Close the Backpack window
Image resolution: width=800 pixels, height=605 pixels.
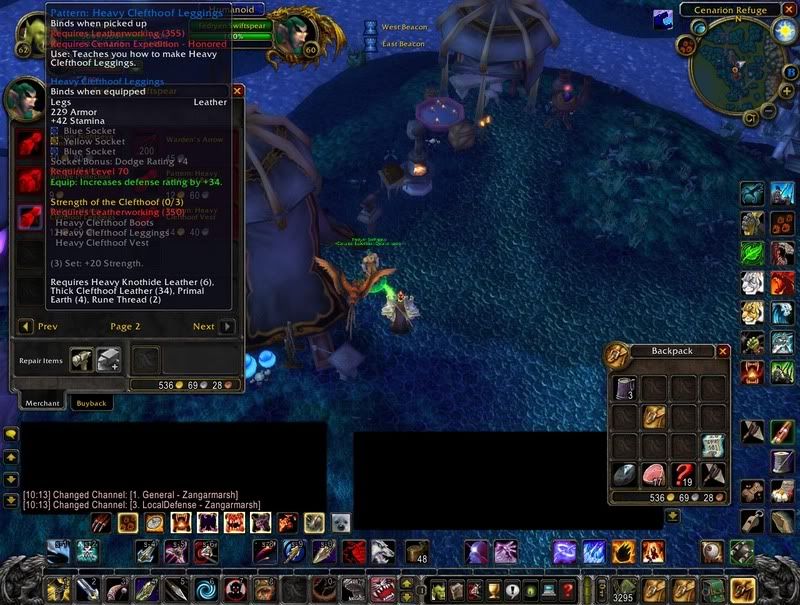pos(723,351)
